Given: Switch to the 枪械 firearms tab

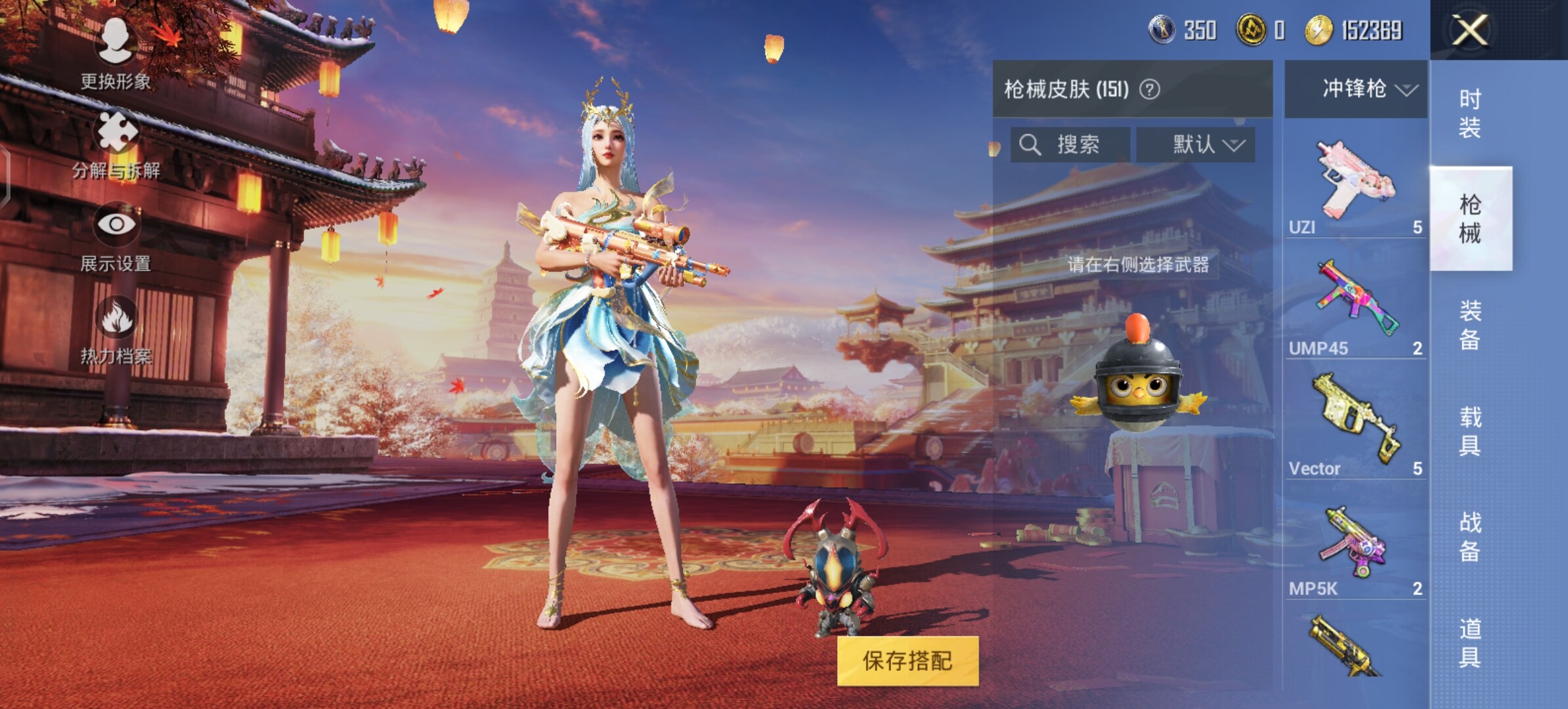Looking at the screenshot, I should [1471, 219].
